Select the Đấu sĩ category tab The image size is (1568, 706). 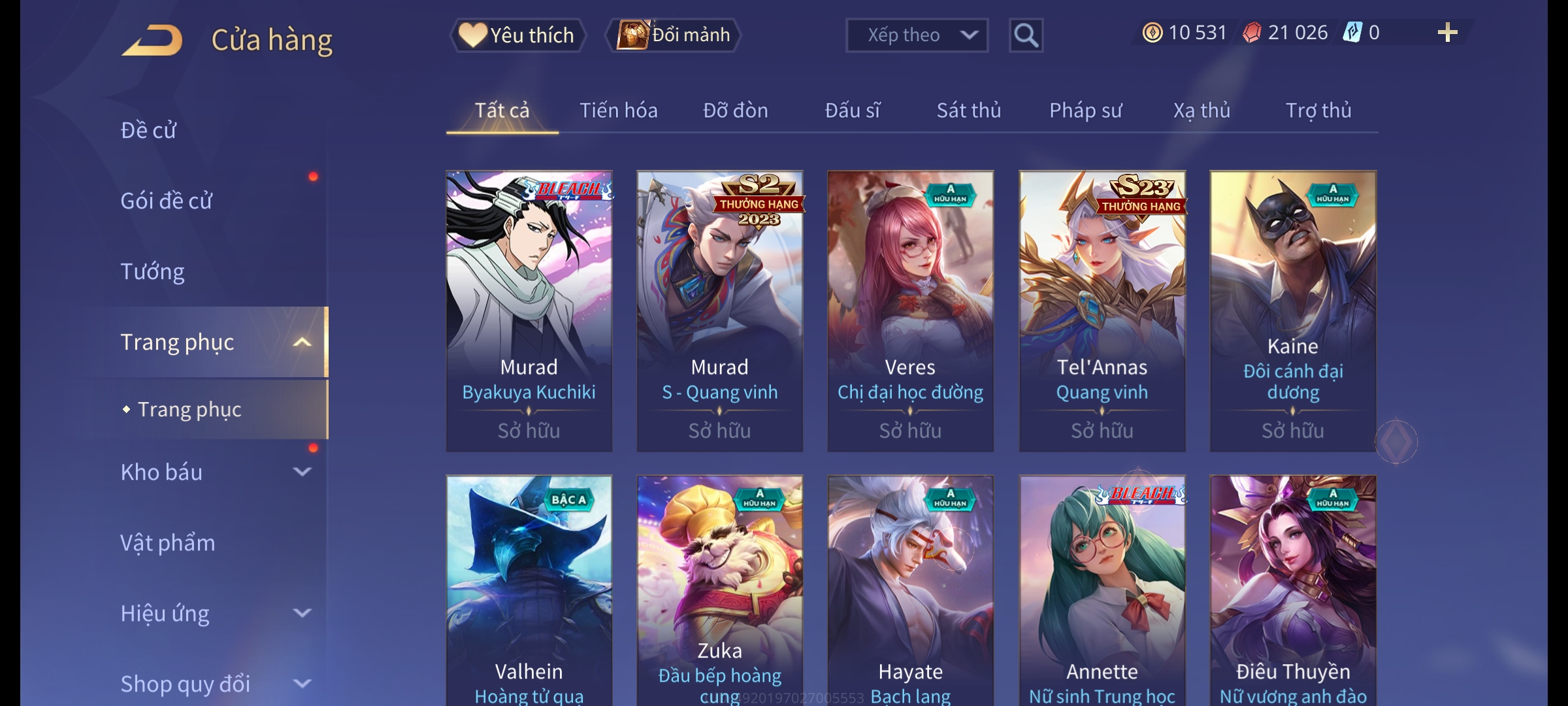pos(852,110)
